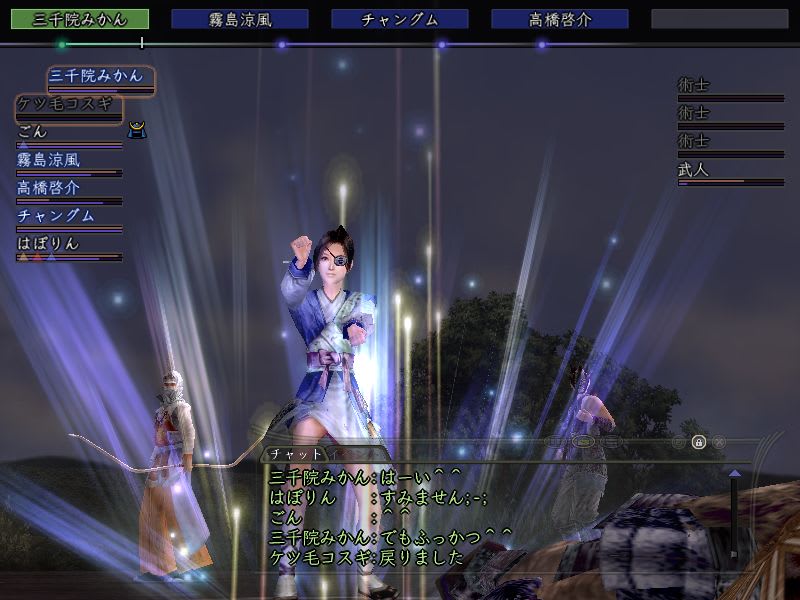Target party member ケツ毛コスギ in party list

pos(68,104)
